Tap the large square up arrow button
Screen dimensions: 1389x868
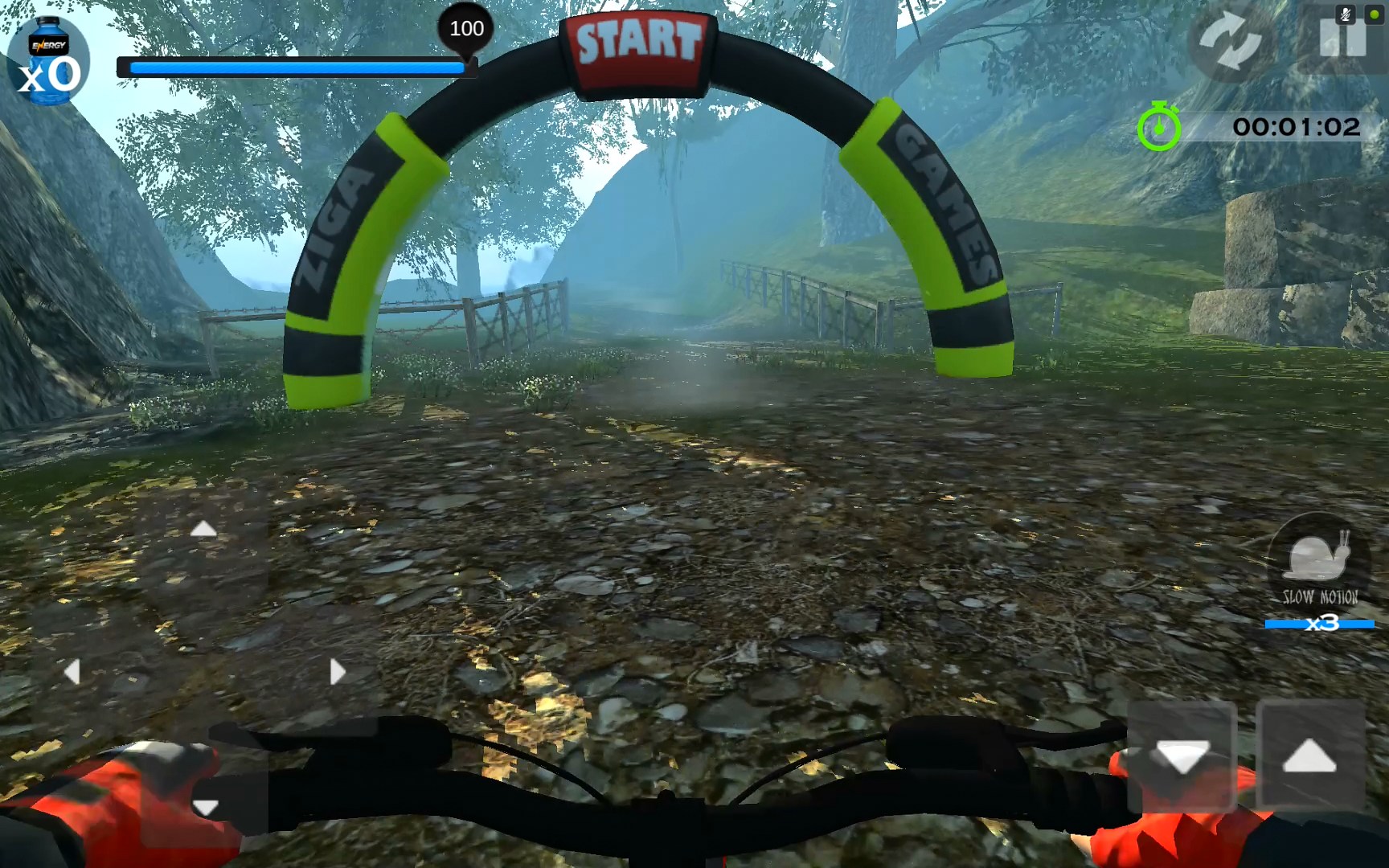[1309, 756]
